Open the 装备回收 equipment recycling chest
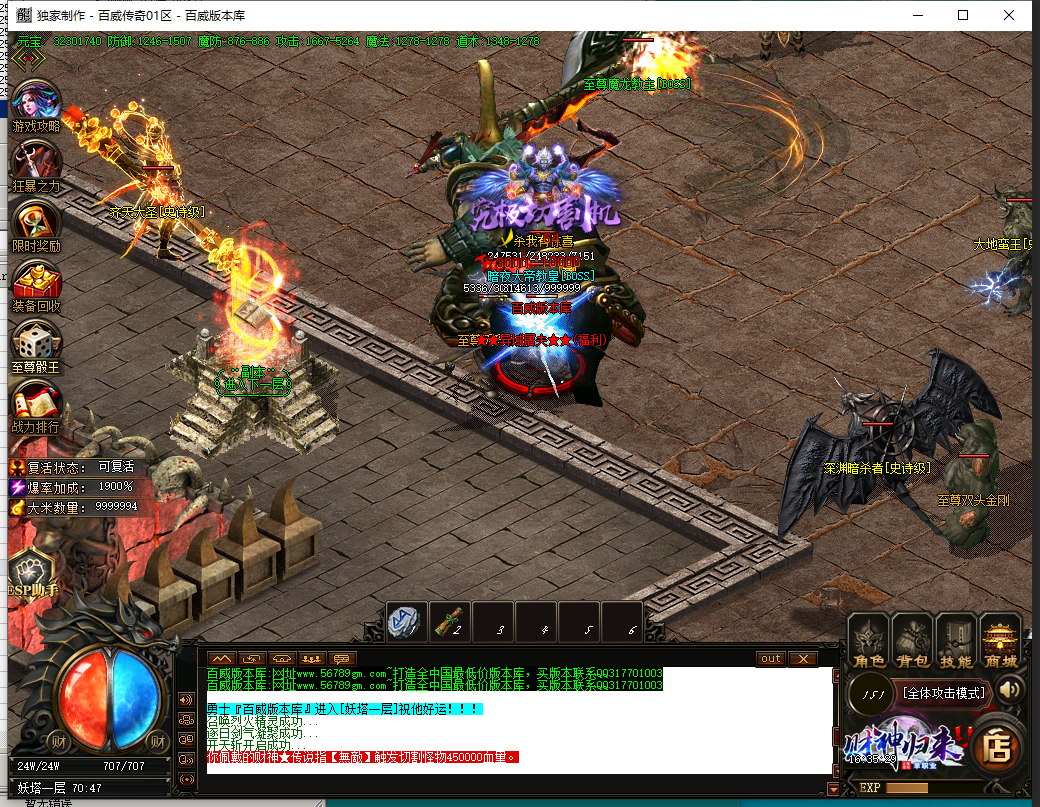 [36, 284]
